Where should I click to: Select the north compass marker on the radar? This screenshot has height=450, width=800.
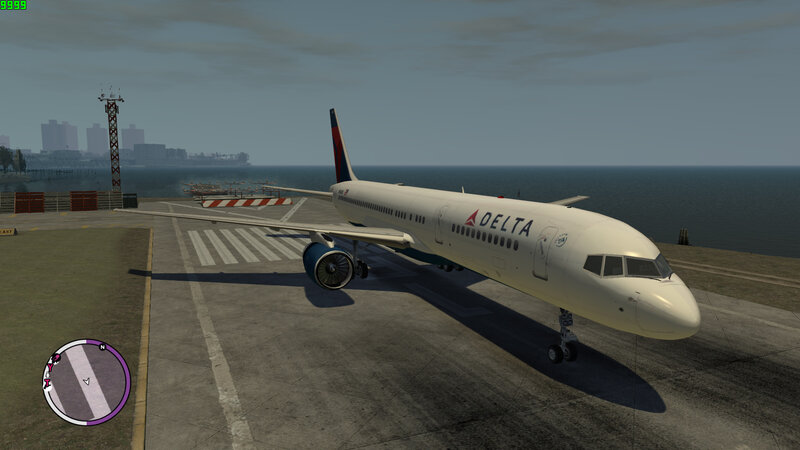(102, 348)
